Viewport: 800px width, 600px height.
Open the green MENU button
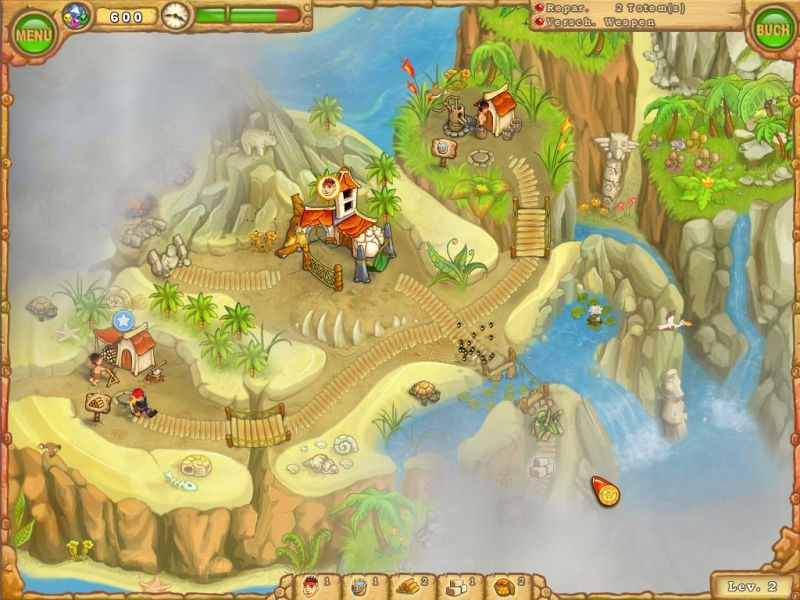coord(33,35)
